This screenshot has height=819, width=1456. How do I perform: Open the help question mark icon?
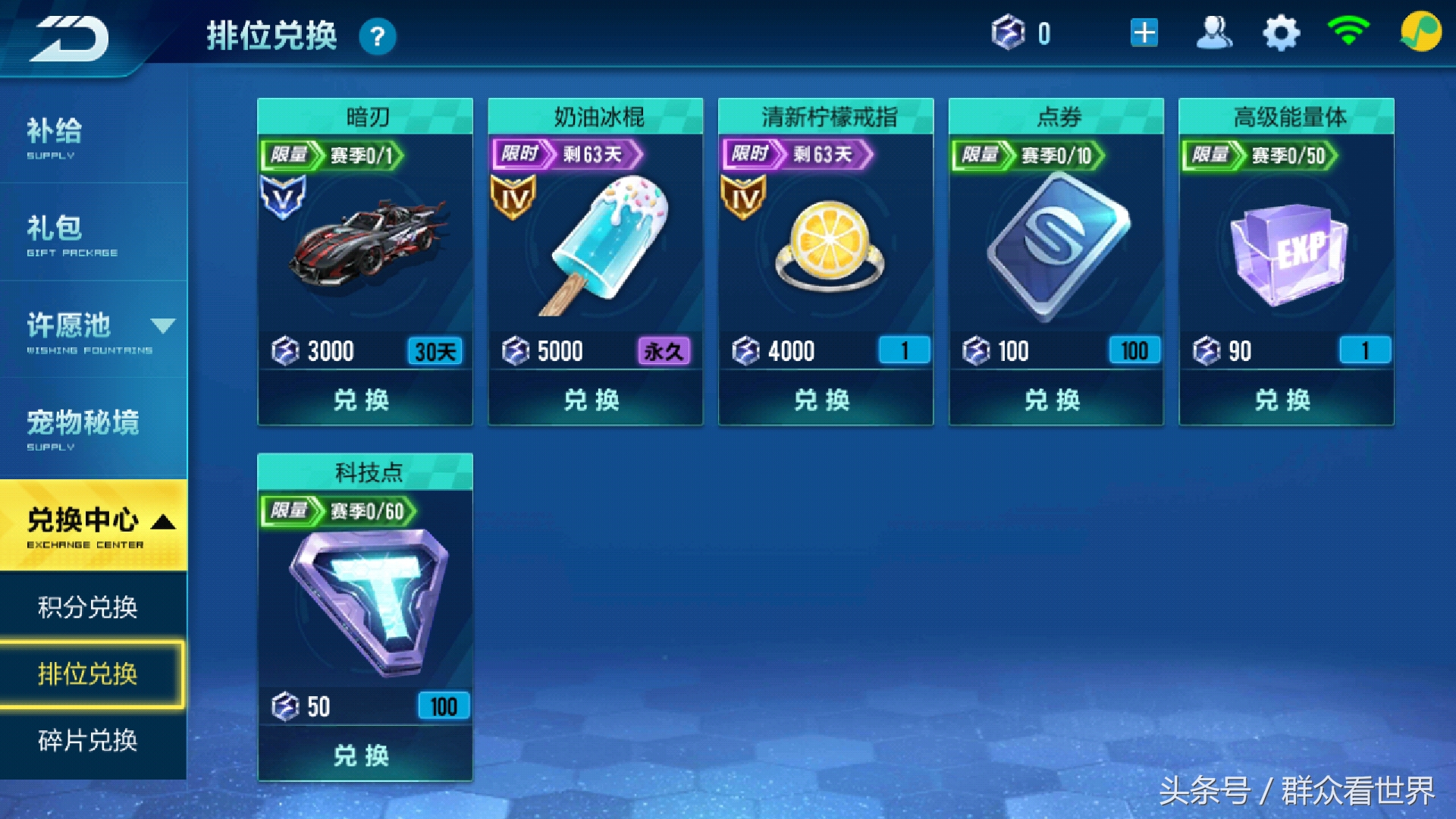tap(377, 36)
